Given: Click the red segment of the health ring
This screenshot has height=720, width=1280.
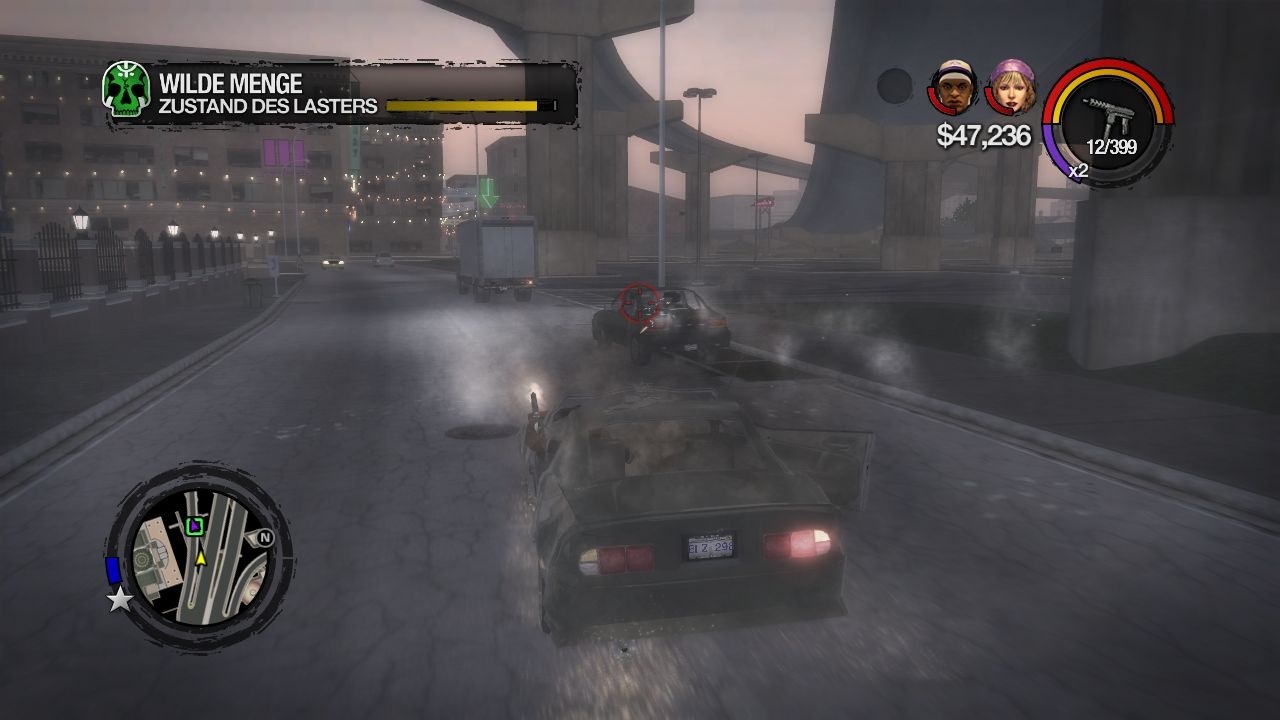Looking at the screenshot, I should click(x=1115, y=60).
